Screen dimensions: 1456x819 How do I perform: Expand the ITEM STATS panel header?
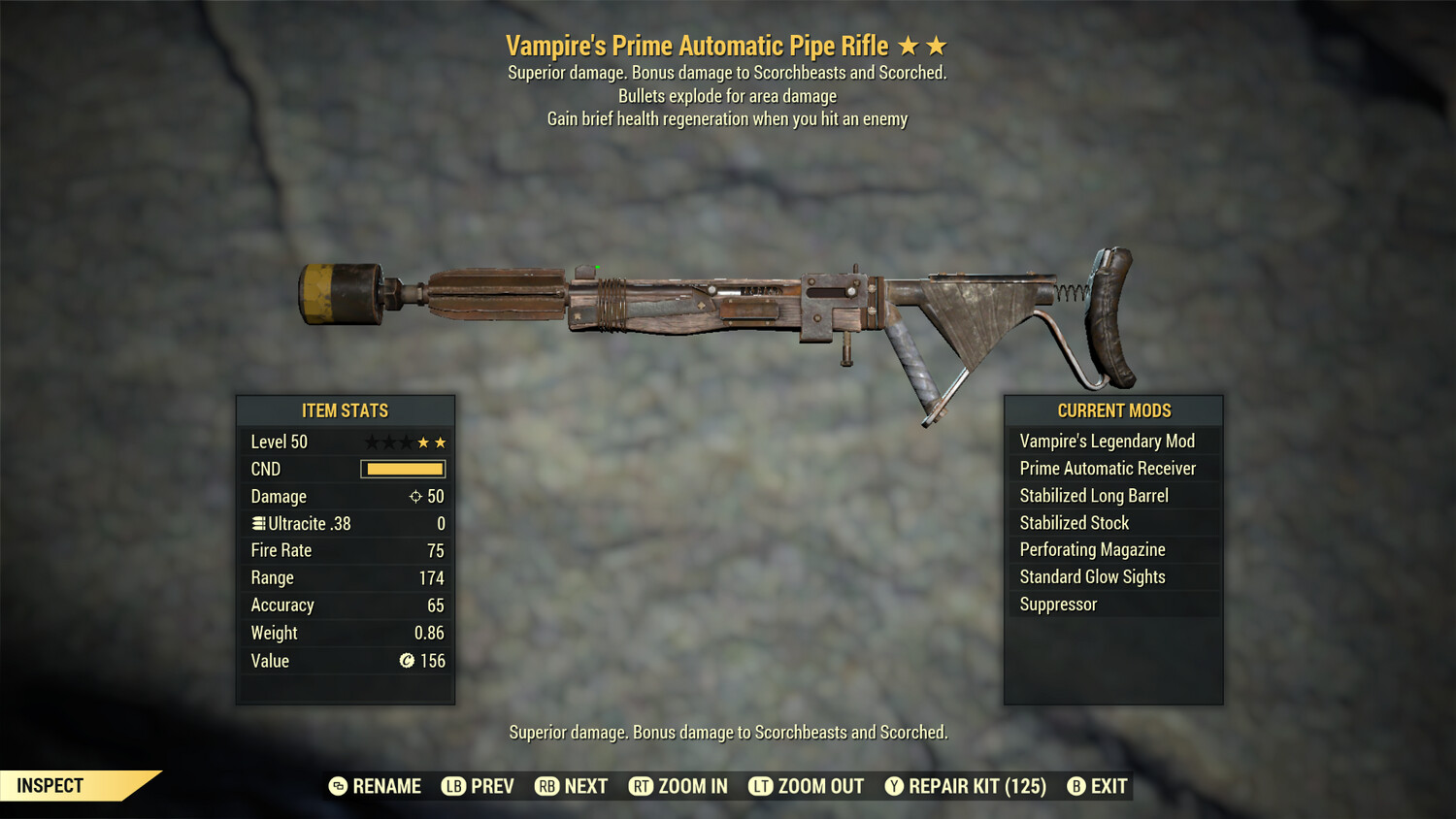345,410
